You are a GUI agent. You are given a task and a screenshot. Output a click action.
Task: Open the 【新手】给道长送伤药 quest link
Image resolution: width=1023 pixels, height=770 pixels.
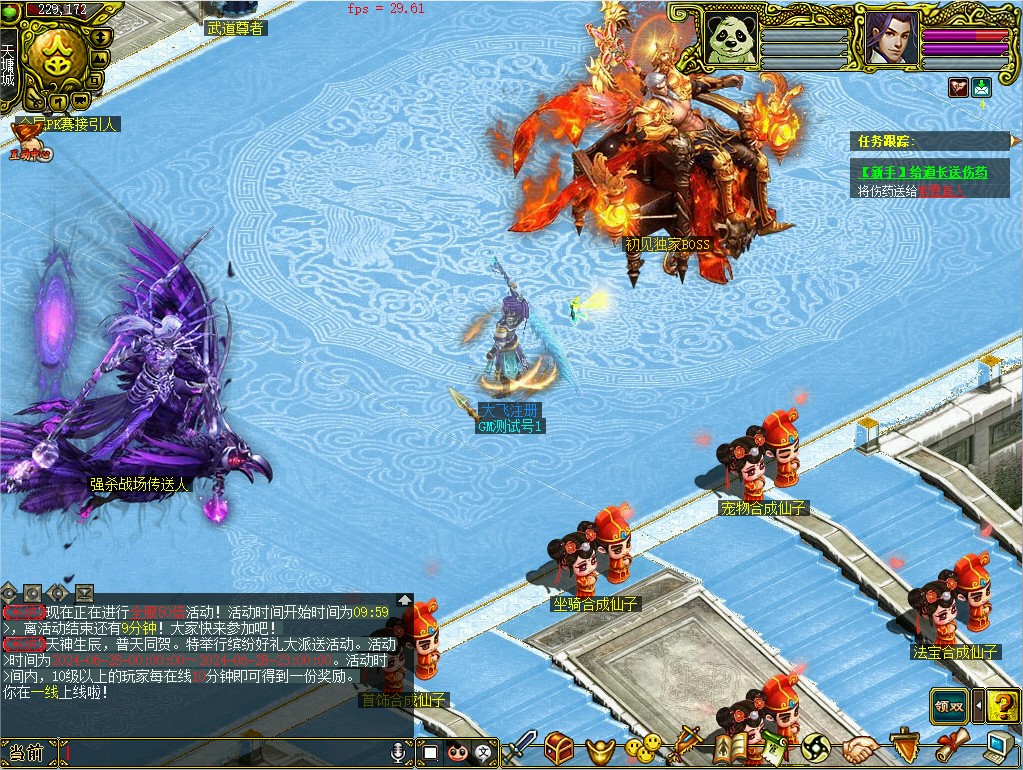(x=923, y=172)
